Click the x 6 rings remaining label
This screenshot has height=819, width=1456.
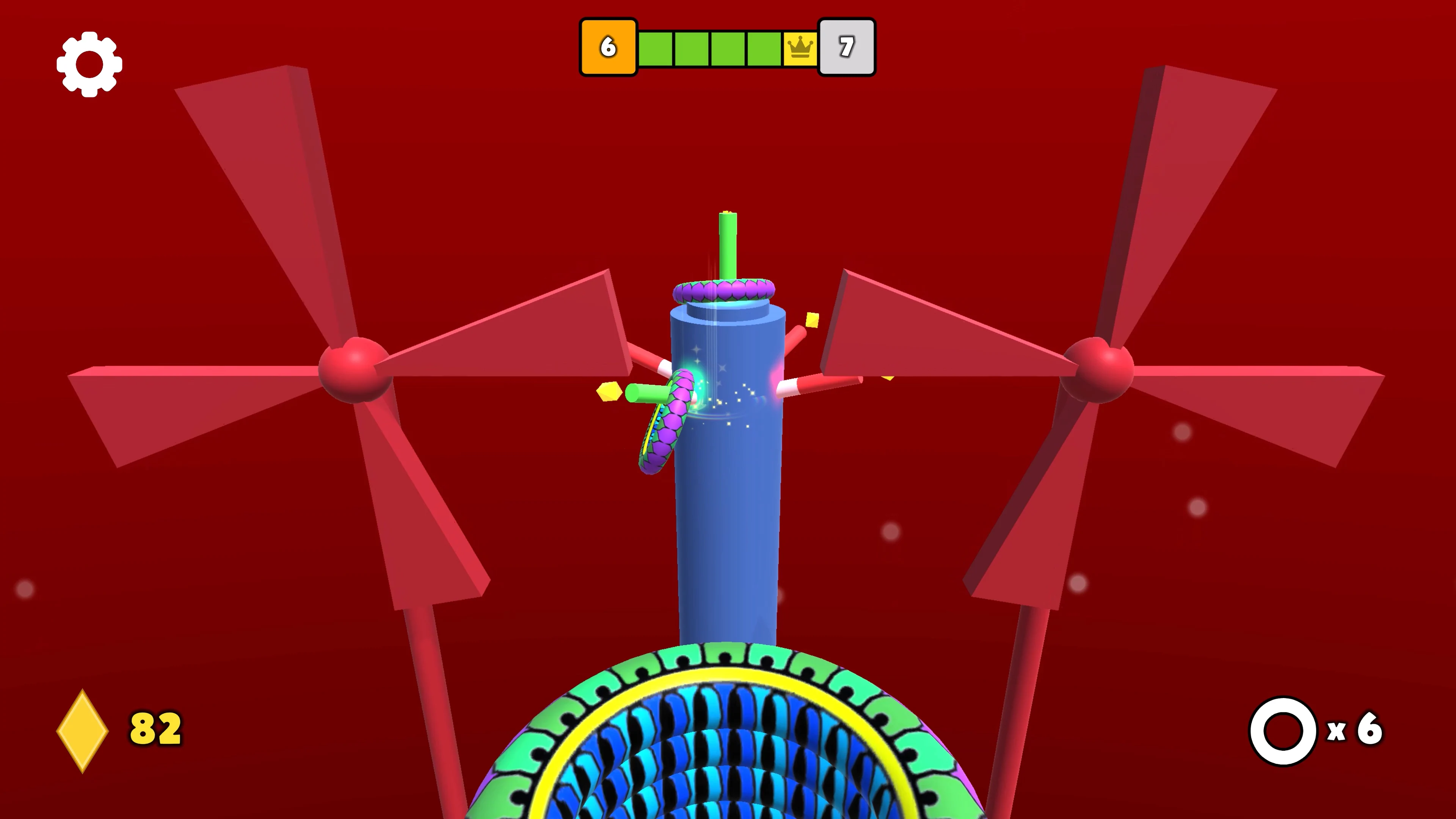coord(1351,731)
